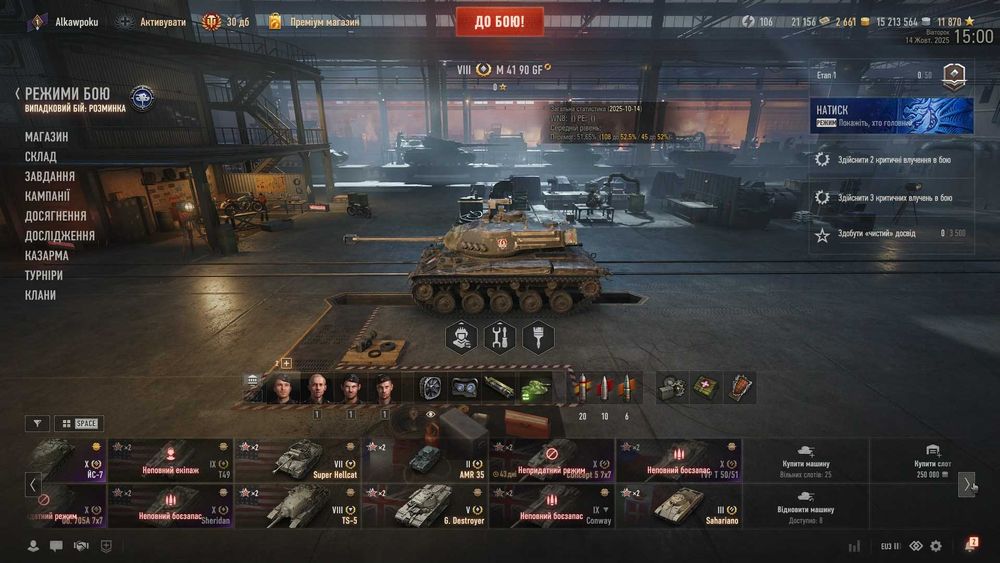Go to Завдання missions
Image resolution: width=1000 pixels, height=563 pixels.
click(50, 176)
